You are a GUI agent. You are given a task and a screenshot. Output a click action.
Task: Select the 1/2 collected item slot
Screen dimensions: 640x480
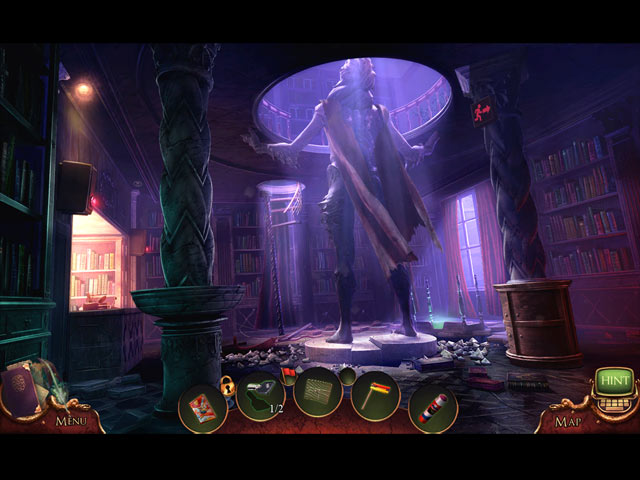pos(261,396)
